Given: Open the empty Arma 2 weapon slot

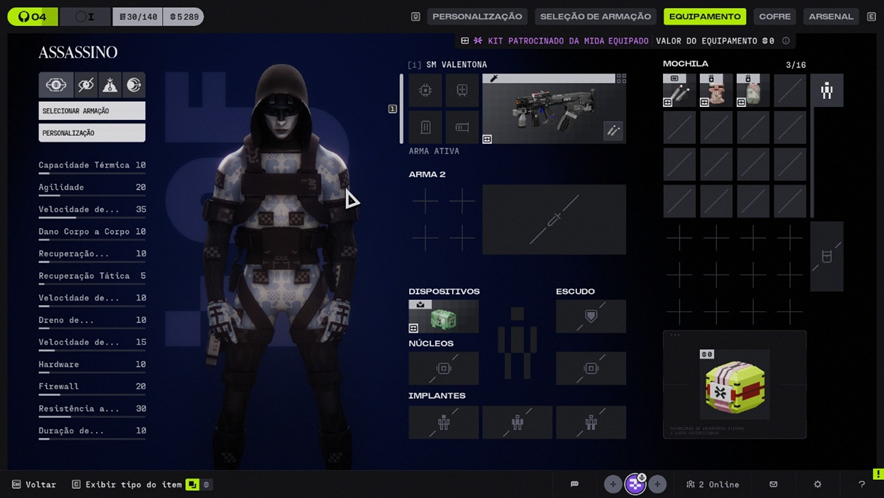Looking at the screenshot, I should pyautogui.click(x=554, y=220).
